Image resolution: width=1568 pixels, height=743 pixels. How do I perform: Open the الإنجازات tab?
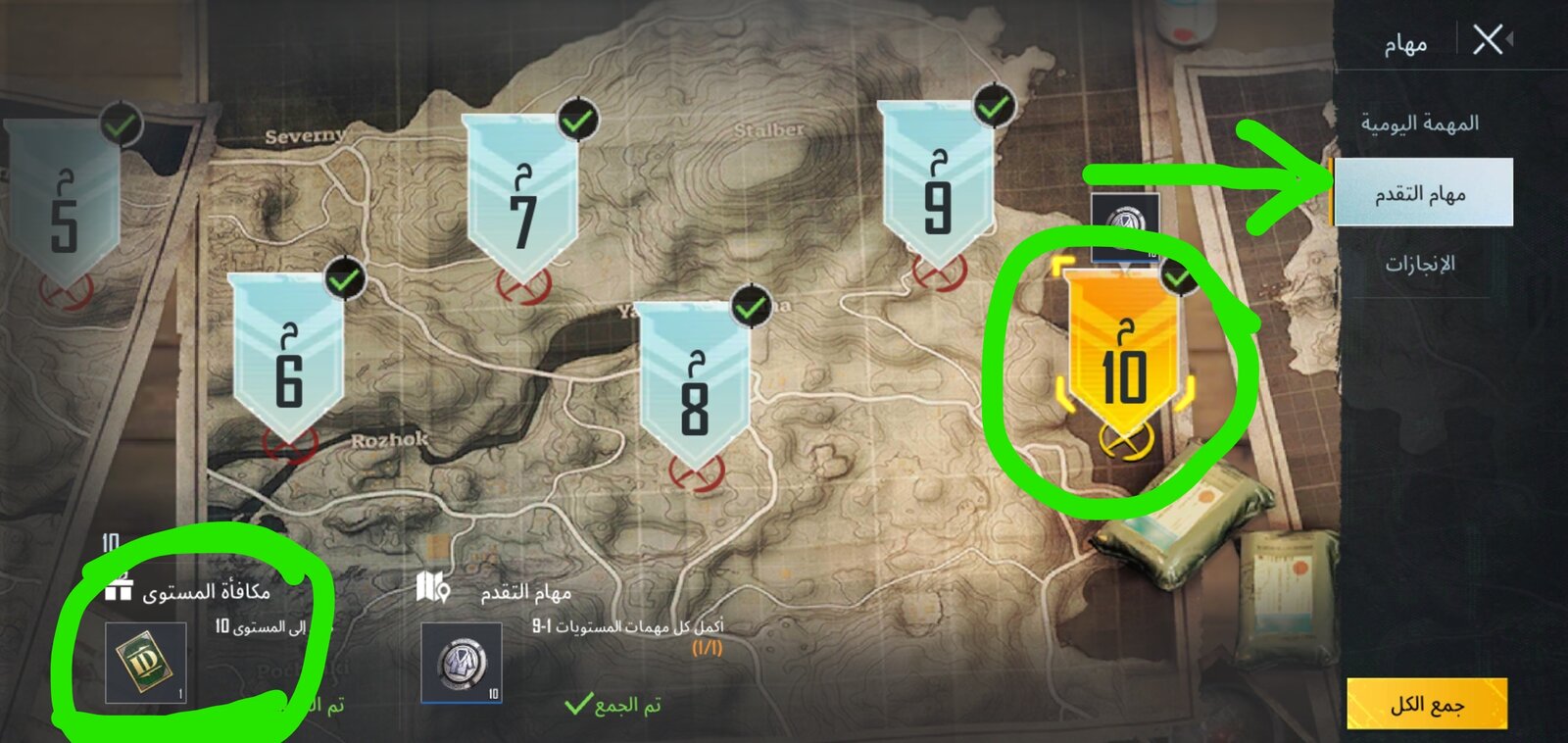coord(1419,263)
